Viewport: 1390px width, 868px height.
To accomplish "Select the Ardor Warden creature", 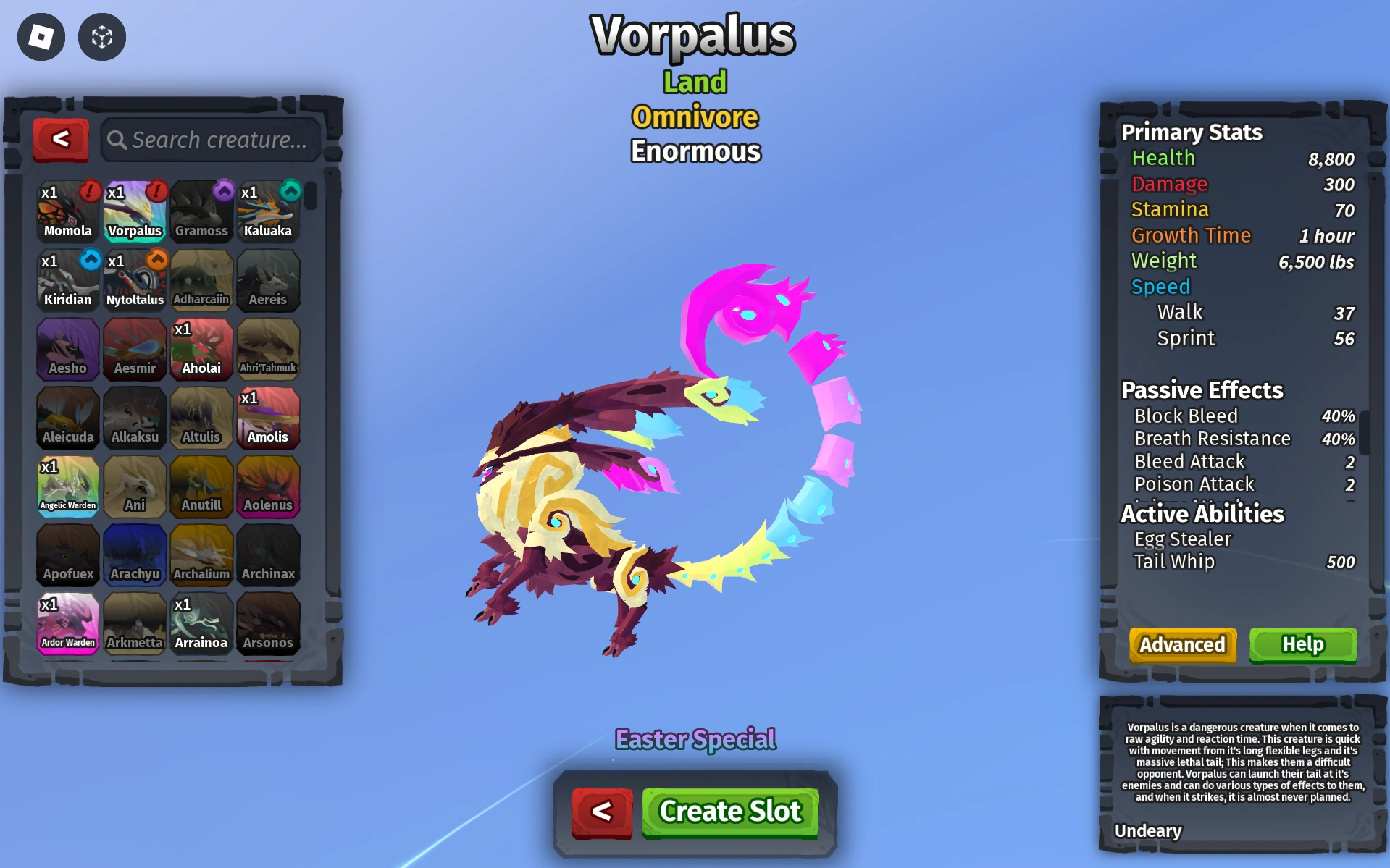I will click(x=67, y=624).
